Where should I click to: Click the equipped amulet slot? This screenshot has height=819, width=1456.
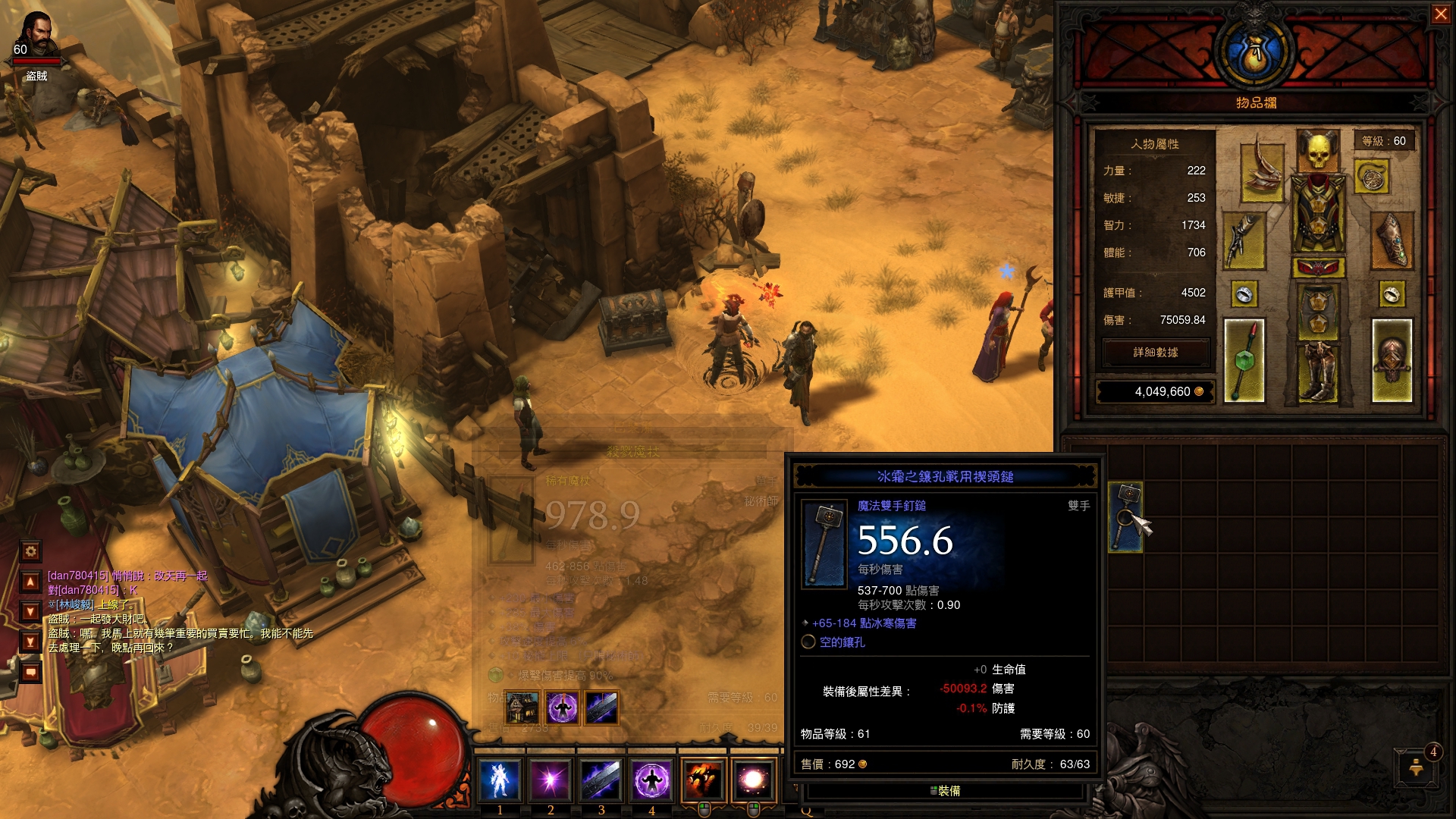(1371, 177)
